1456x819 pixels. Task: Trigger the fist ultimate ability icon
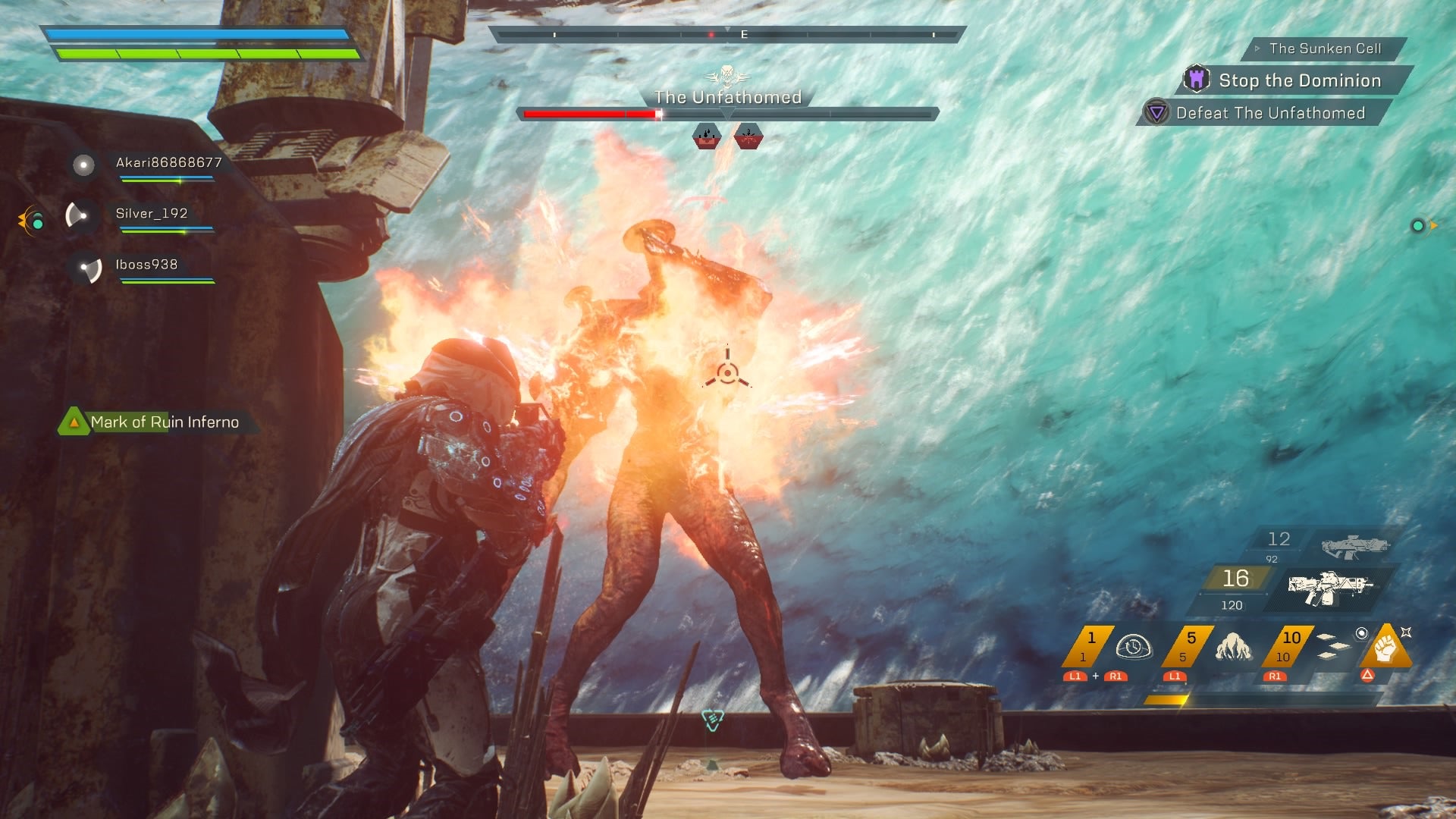tap(1385, 647)
